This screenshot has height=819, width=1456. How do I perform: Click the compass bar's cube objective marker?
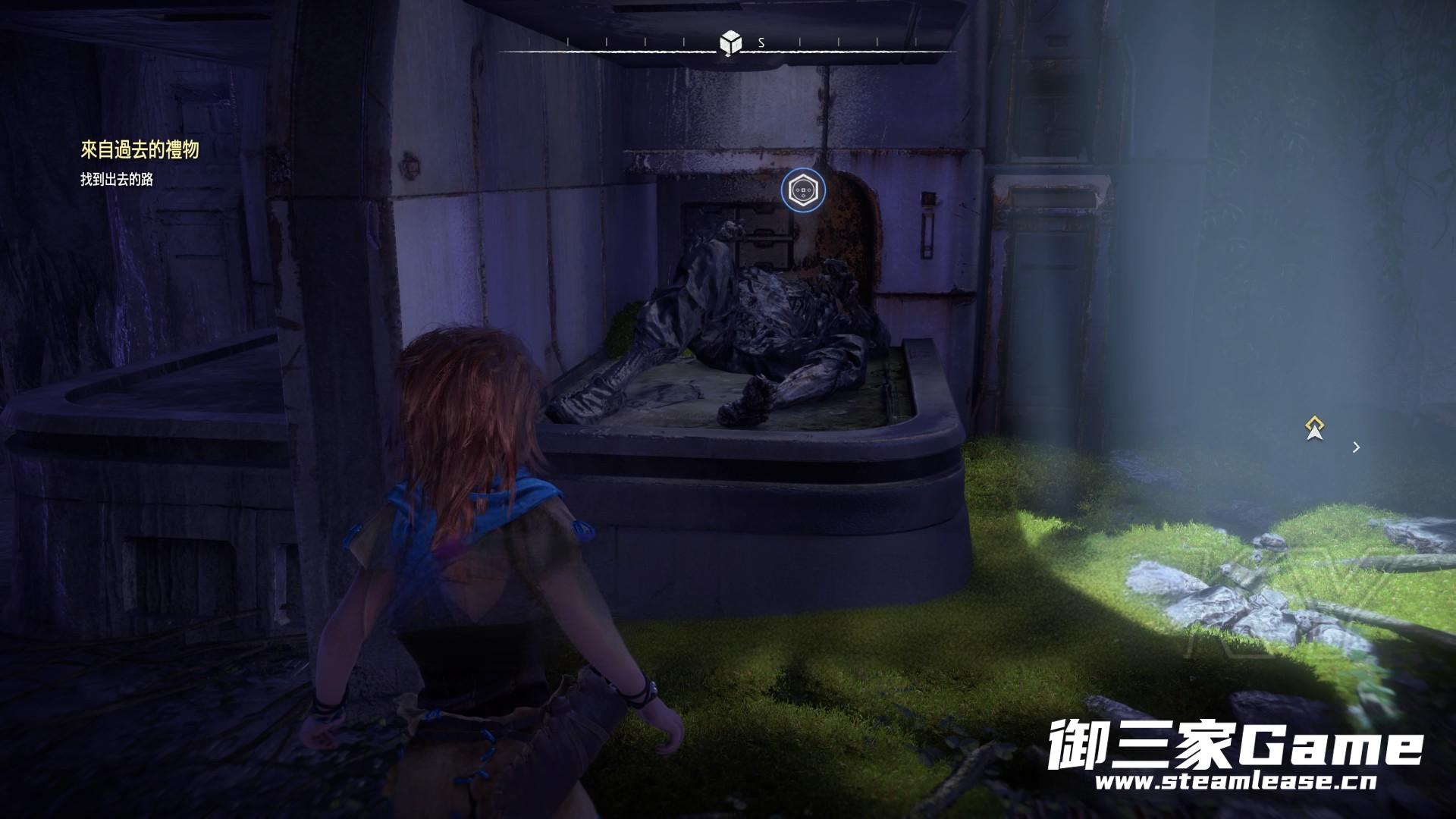730,42
